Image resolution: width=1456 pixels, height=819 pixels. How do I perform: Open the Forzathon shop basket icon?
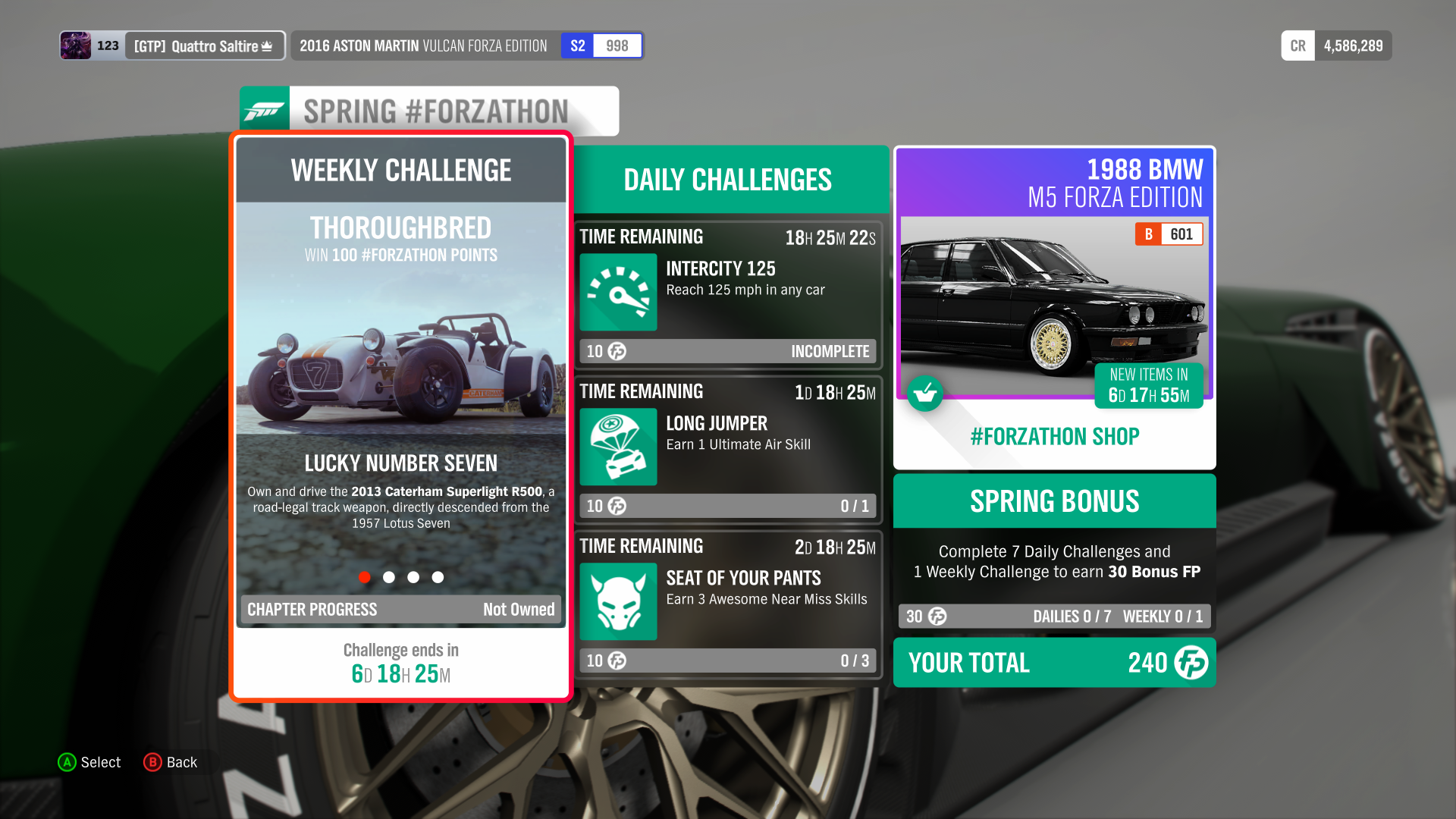click(x=925, y=394)
